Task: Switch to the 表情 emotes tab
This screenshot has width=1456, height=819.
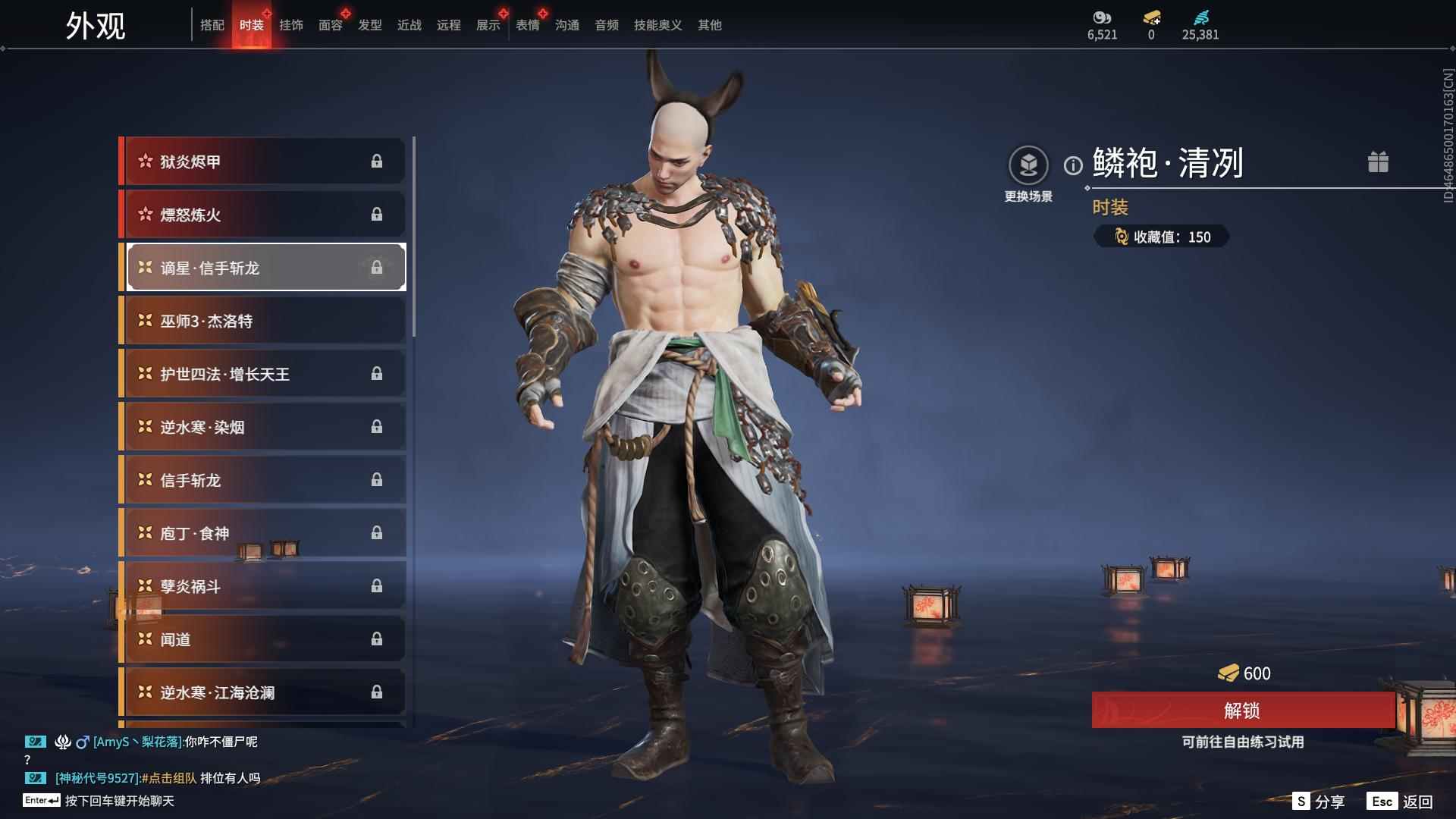Action: (528, 25)
